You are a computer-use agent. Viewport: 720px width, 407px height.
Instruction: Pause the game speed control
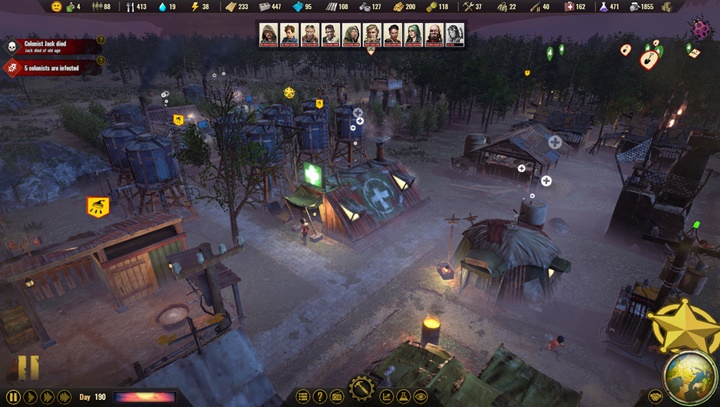point(12,397)
